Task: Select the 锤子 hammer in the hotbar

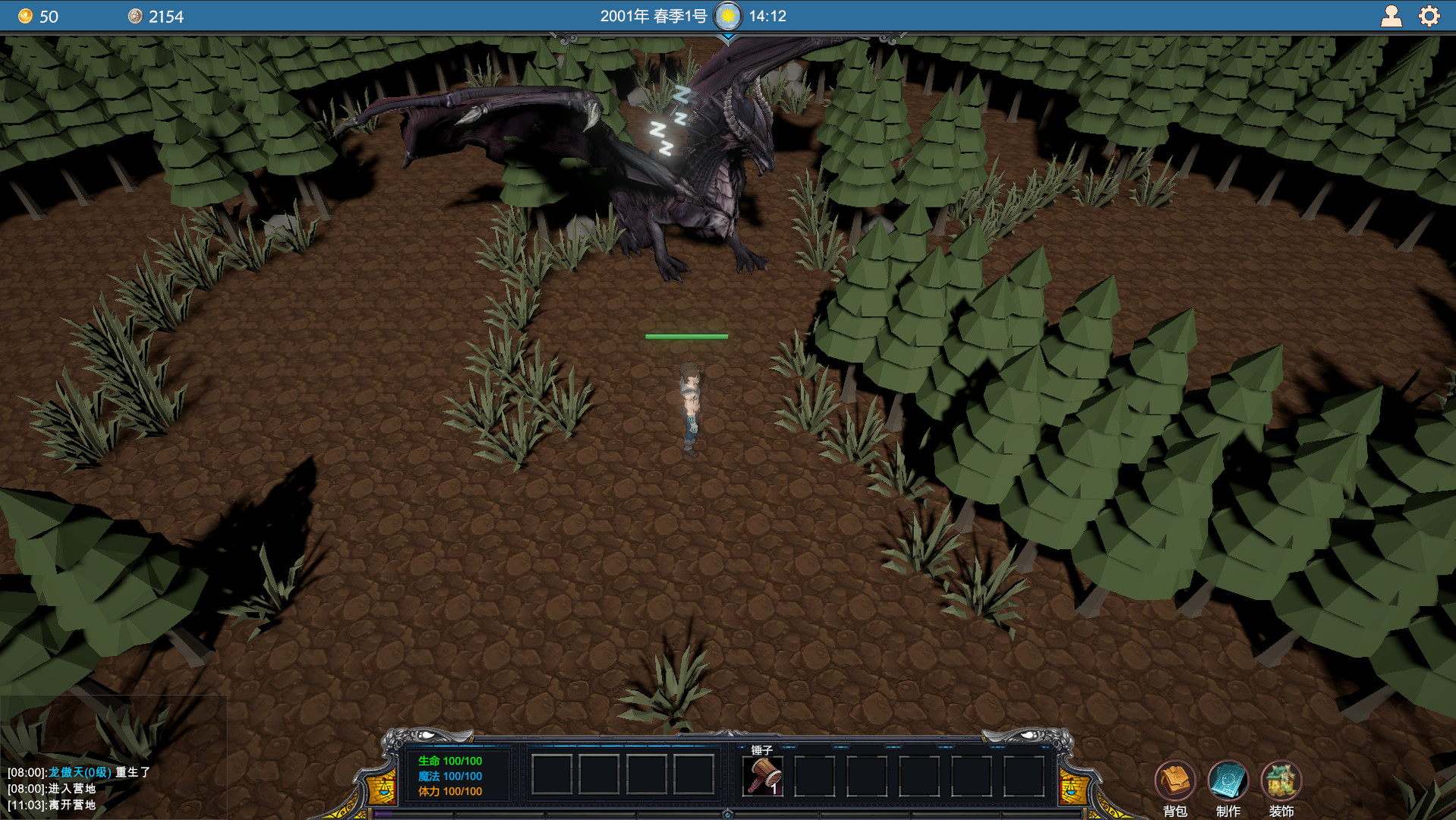Action: coord(763,776)
